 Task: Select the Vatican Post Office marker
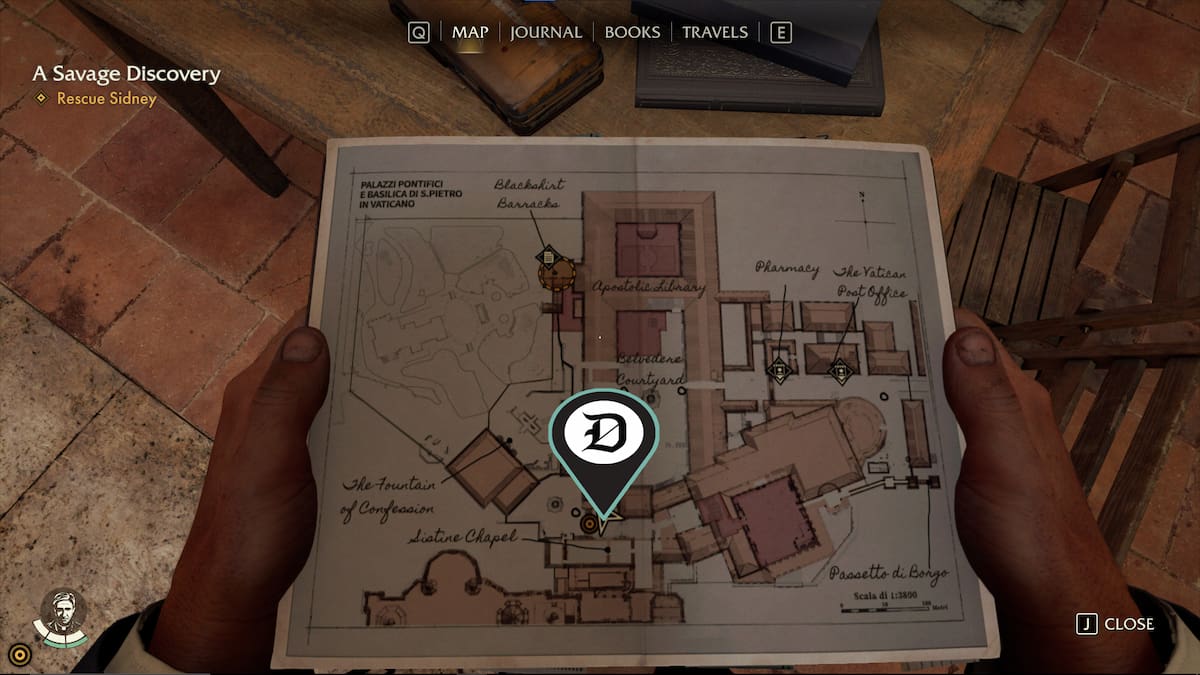coord(841,371)
